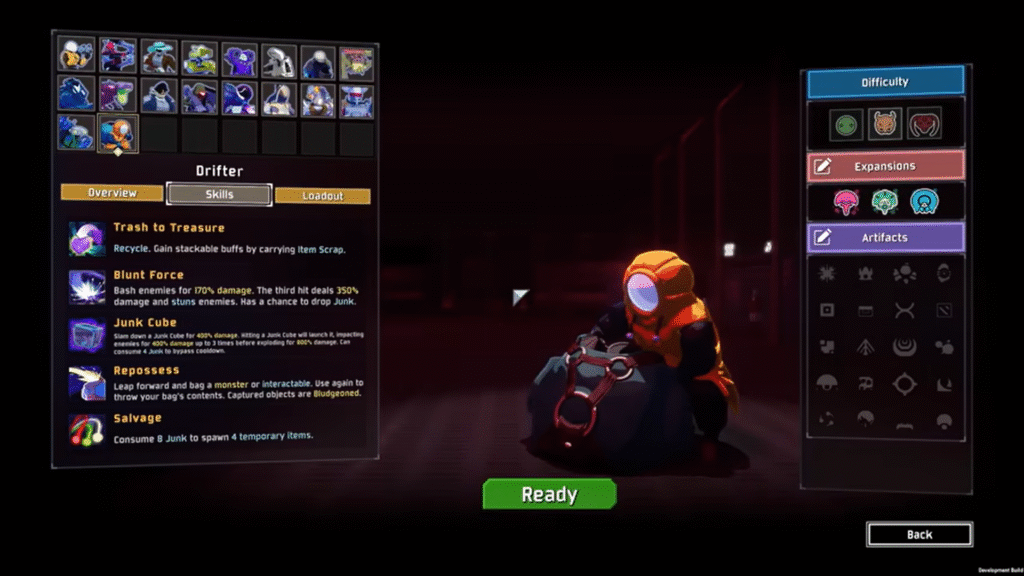
Task: Select the Junk Cube skill icon
Action: (x=86, y=335)
